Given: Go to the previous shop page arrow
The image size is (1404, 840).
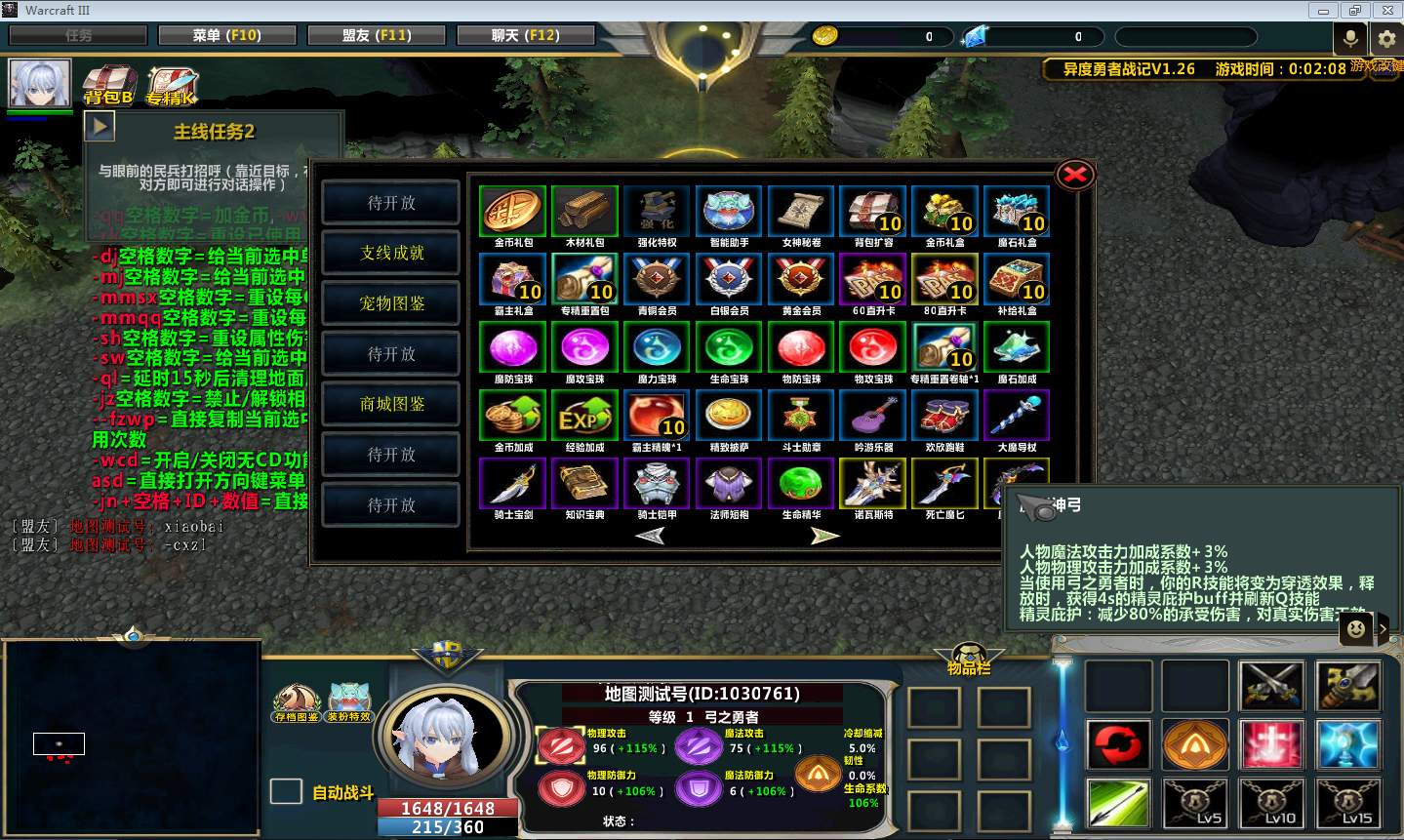Looking at the screenshot, I should pyautogui.click(x=650, y=535).
